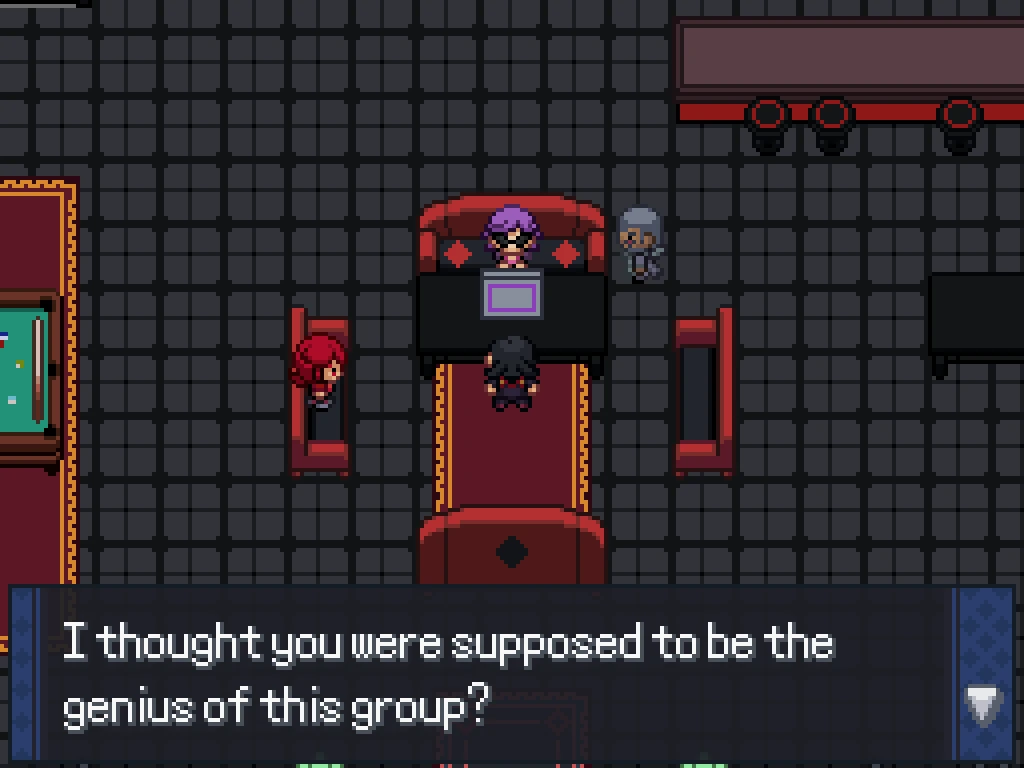
Task: Advance dialogue with the down arrow
Action: point(983,704)
